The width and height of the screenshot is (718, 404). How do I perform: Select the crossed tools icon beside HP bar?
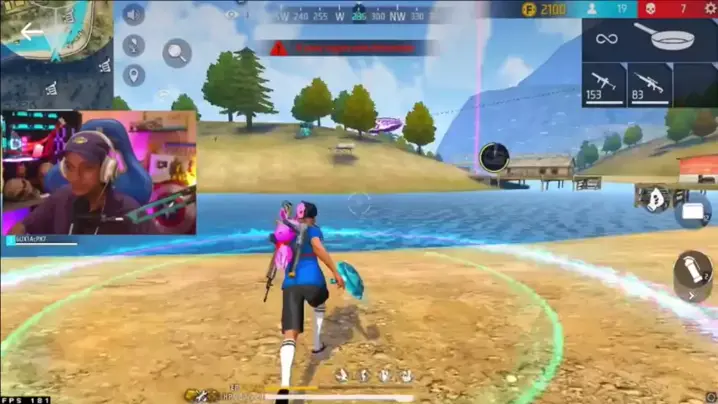201,396
